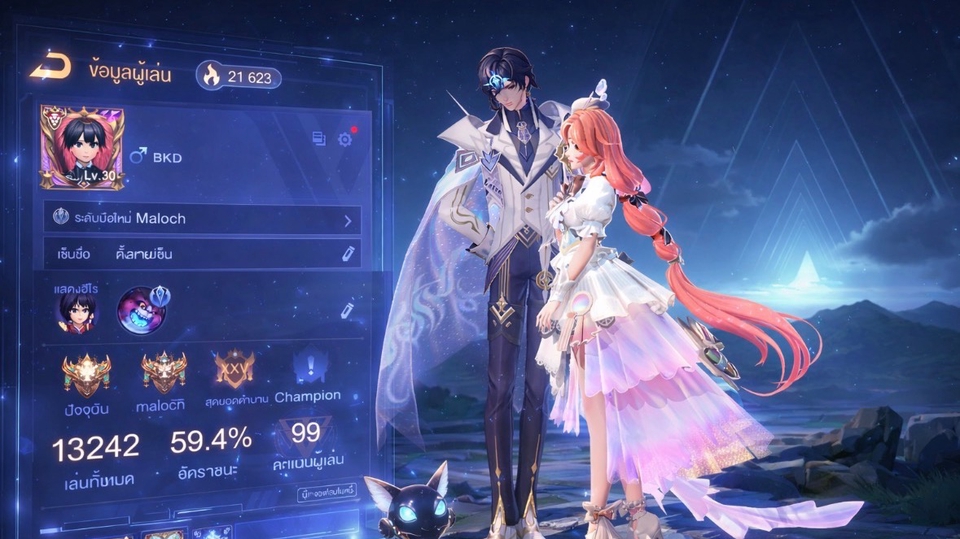Click the small button below player score
Image resolution: width=960 pixels, height=539 pixels.
click(x=327, y=494)
